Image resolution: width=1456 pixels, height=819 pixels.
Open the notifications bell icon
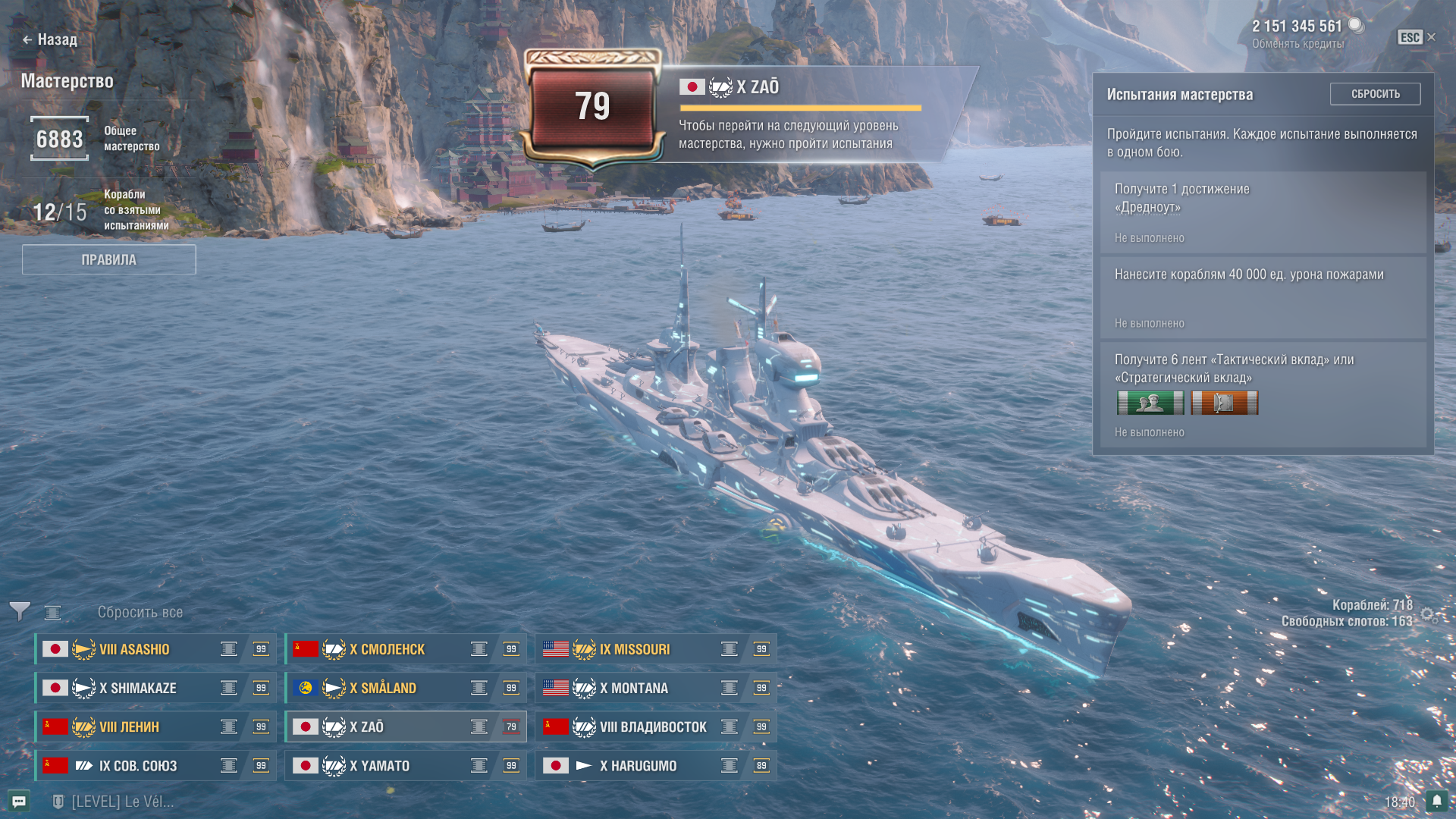pyautogui.click(x=1436, y=801)
